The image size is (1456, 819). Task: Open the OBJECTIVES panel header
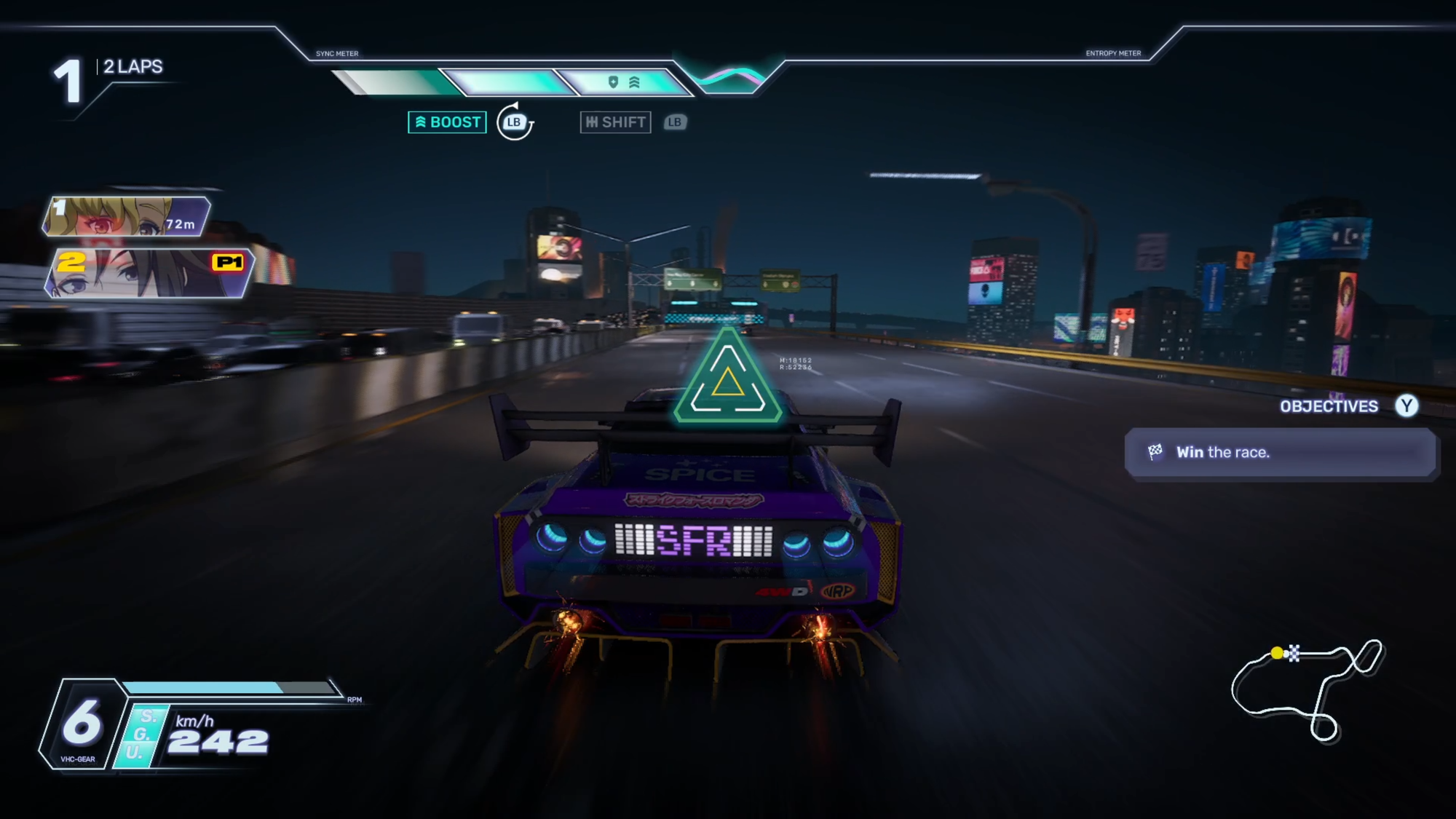1329,406
